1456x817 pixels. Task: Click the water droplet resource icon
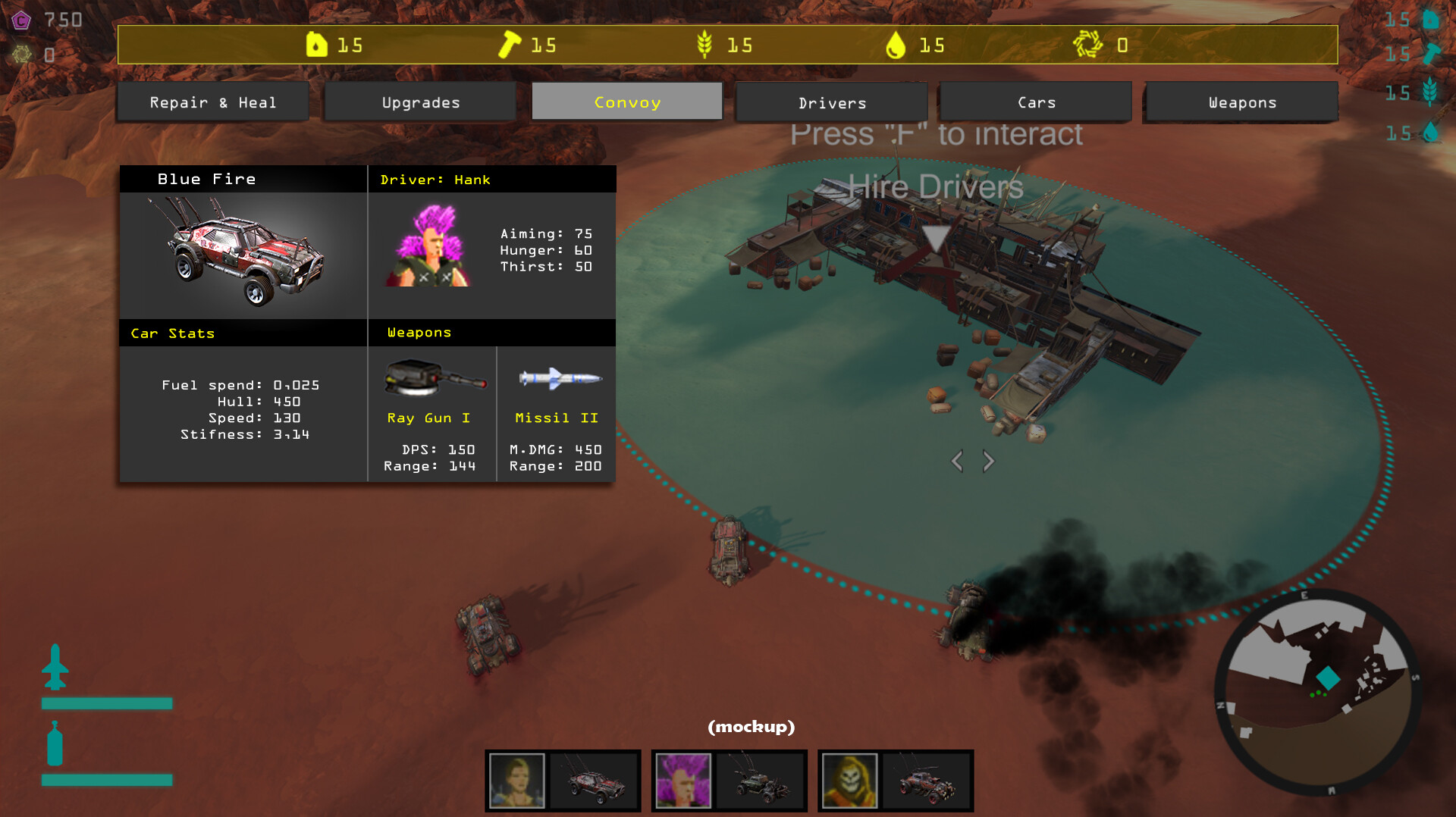[898, 45]
